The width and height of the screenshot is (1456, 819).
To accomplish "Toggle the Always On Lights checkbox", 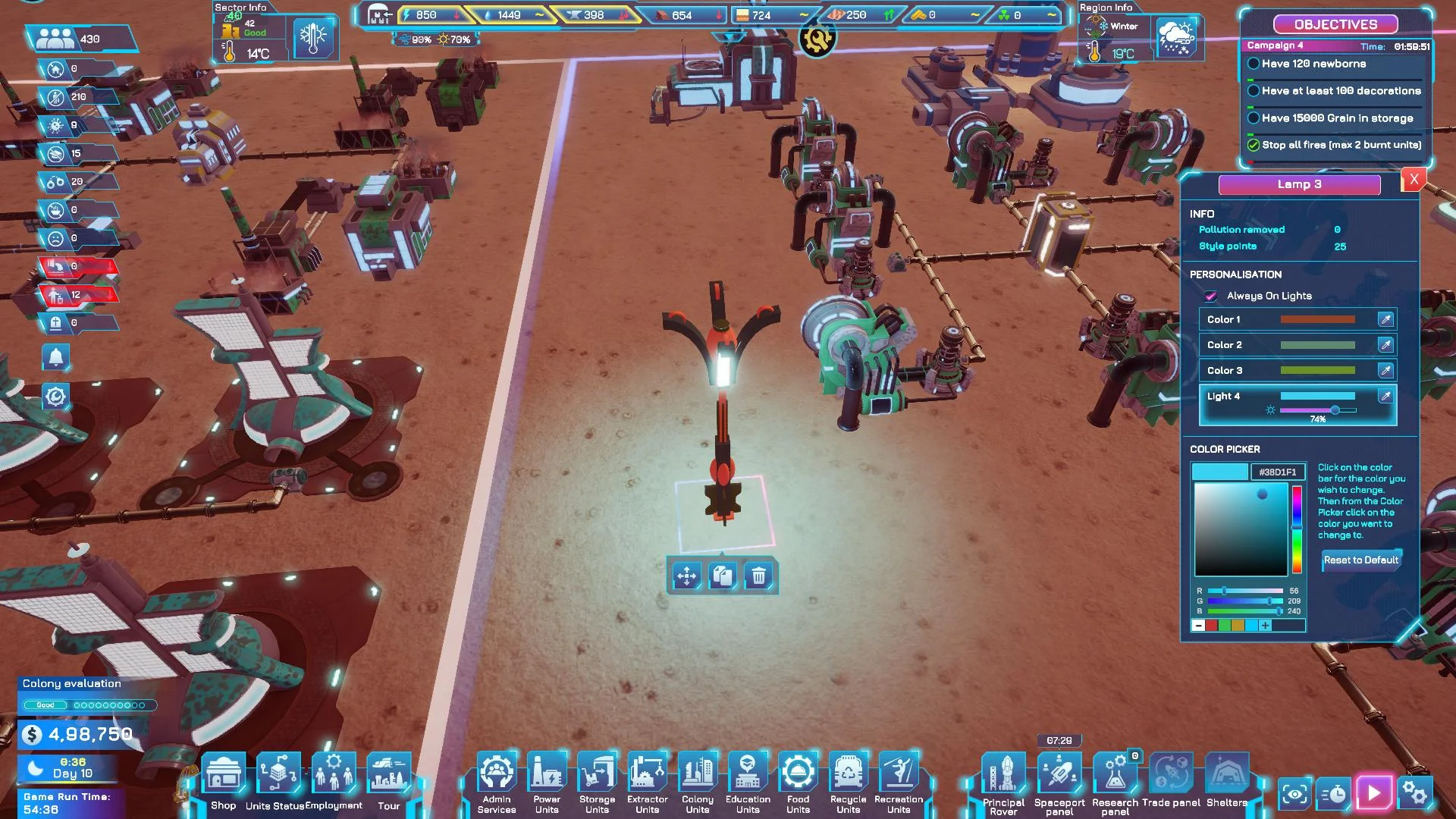I will coord(1211,296).
